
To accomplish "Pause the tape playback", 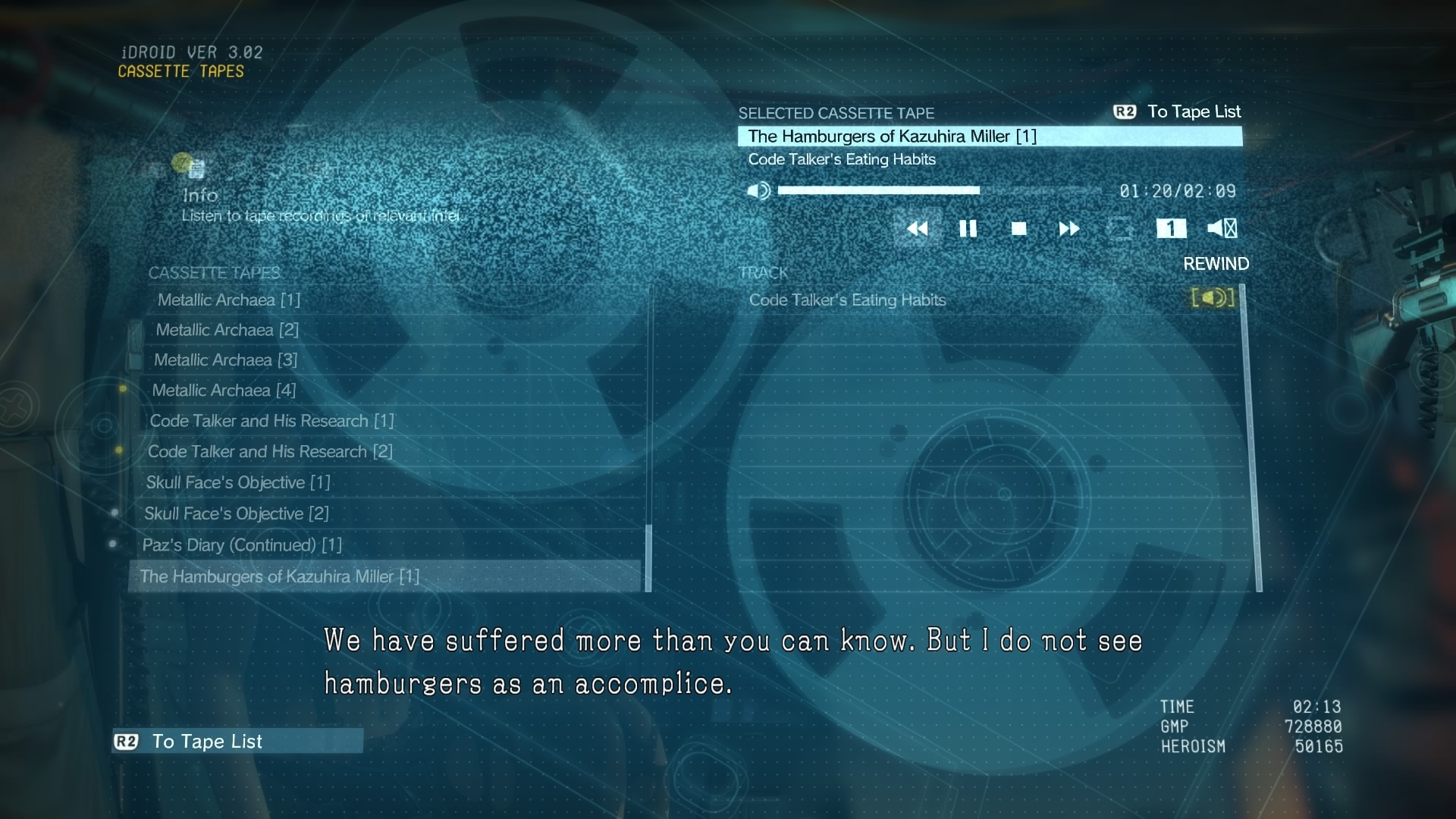I will point(968,228).
